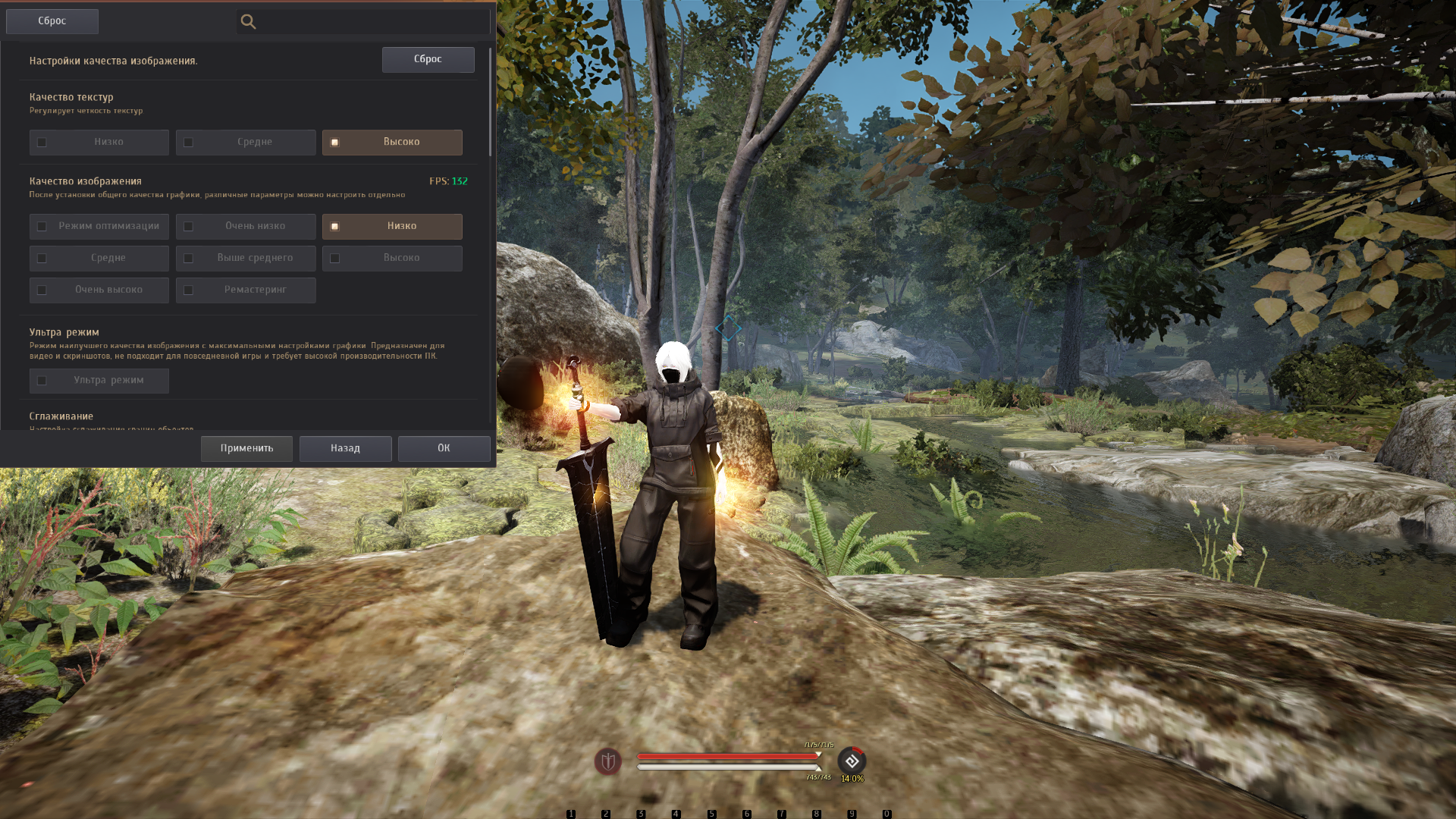Reset the image quality settings section
The width and height of the screenshot is (1456, 819).
[x=428, y=59]
